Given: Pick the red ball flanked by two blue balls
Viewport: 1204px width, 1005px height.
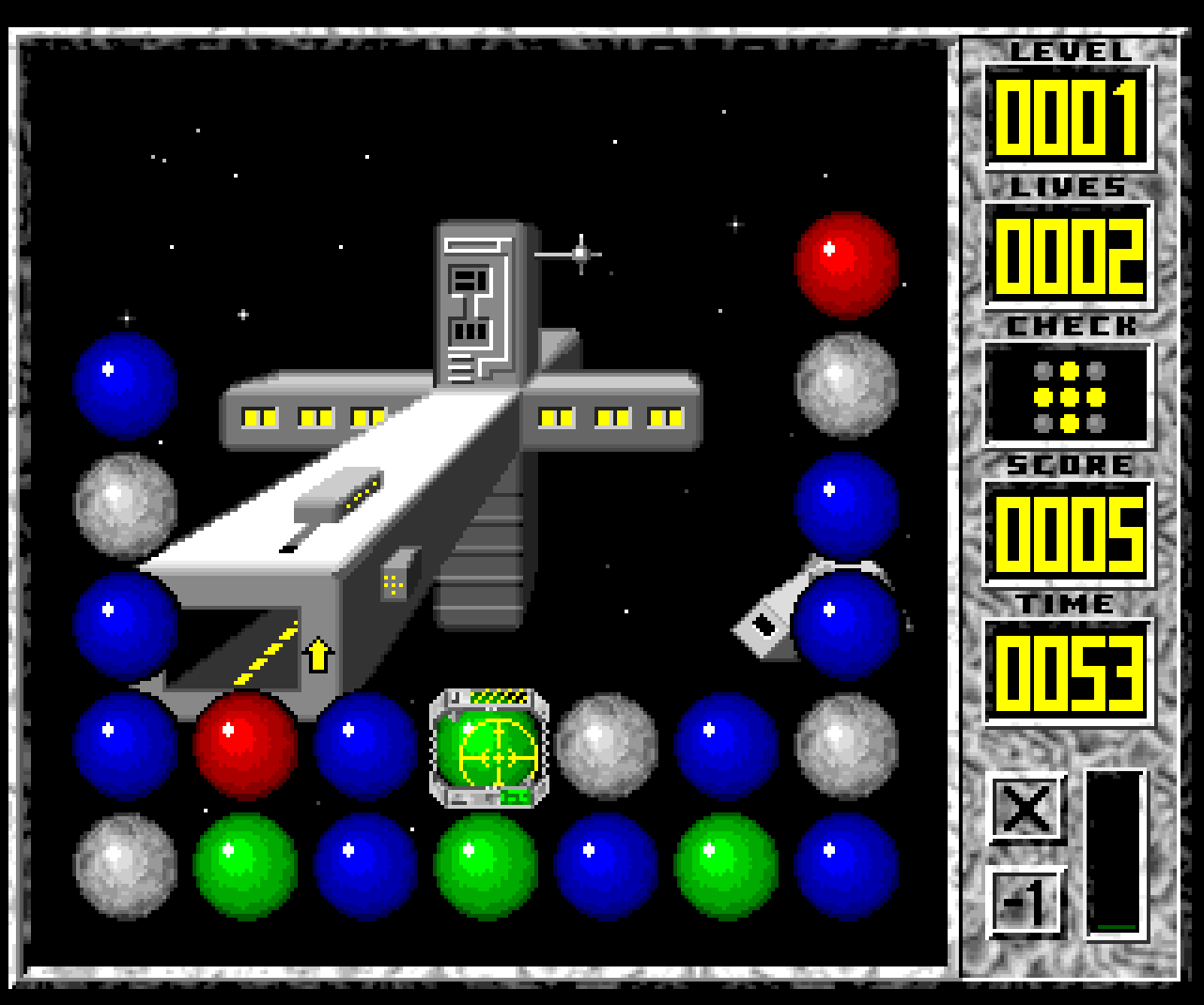Looking at the screenshot, I should pyautogui.click(x=246, y=747).
